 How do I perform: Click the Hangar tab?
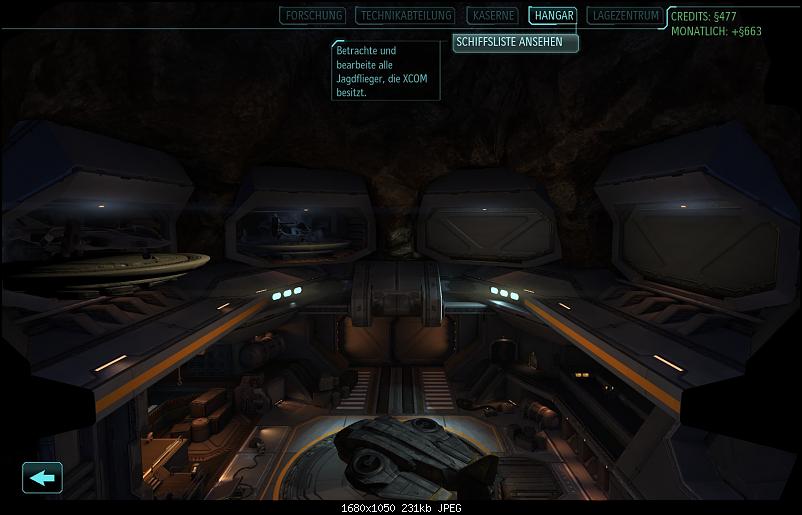(553, 16)
